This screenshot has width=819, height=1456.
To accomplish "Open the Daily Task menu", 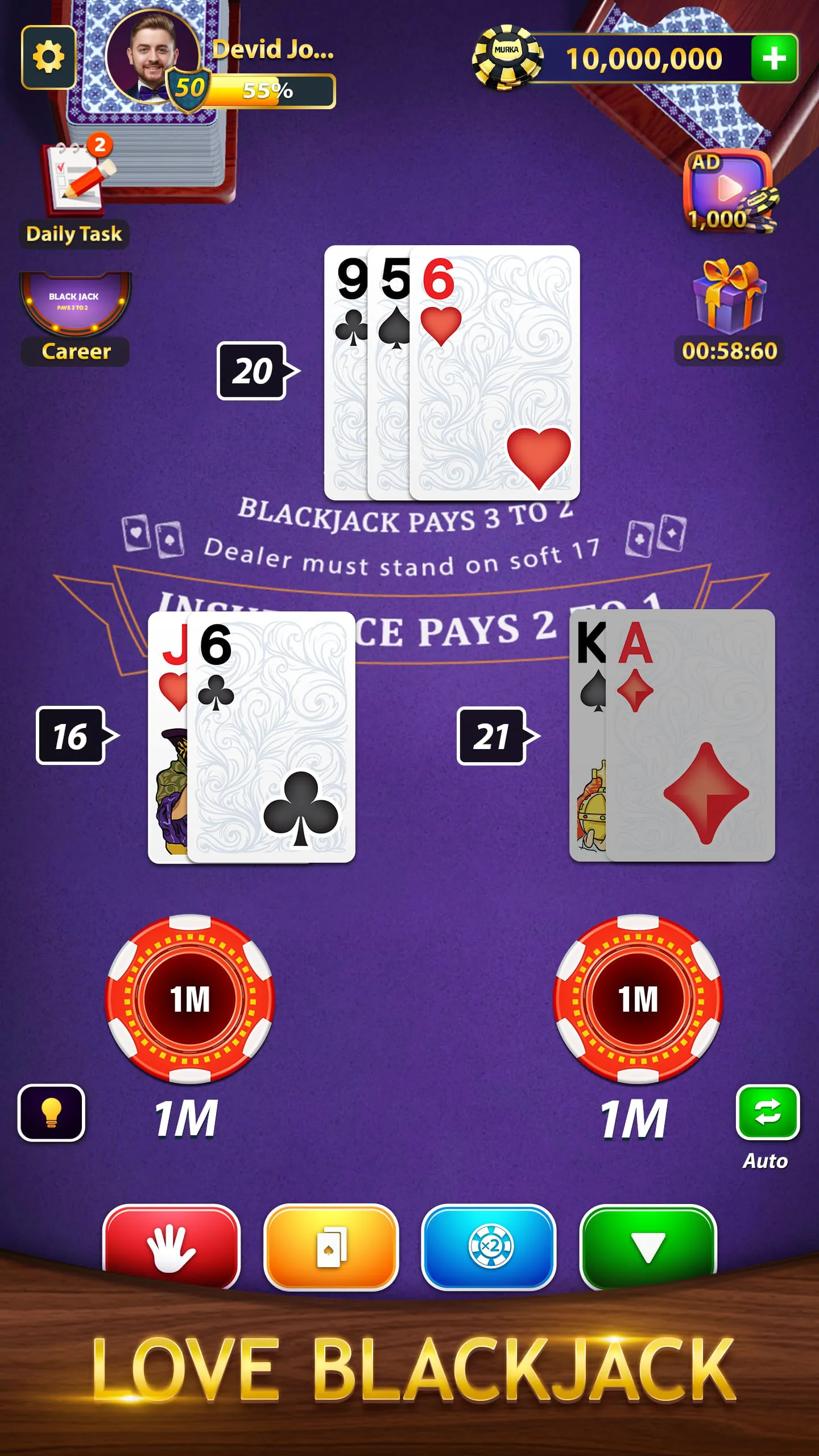I will (x=74, y=233).
